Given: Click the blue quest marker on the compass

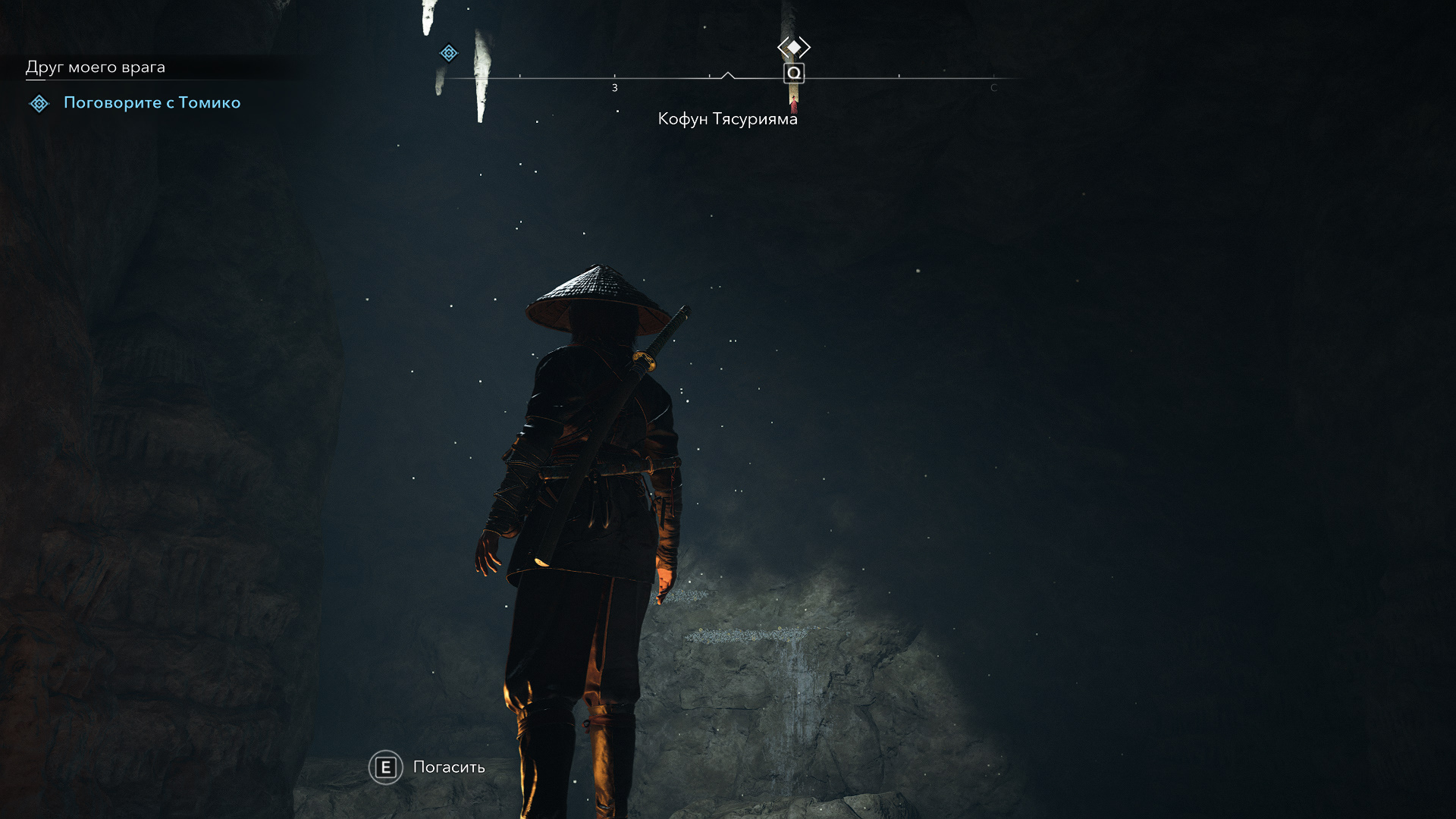Looking at the screenshot, I should (x=449, y=53).
